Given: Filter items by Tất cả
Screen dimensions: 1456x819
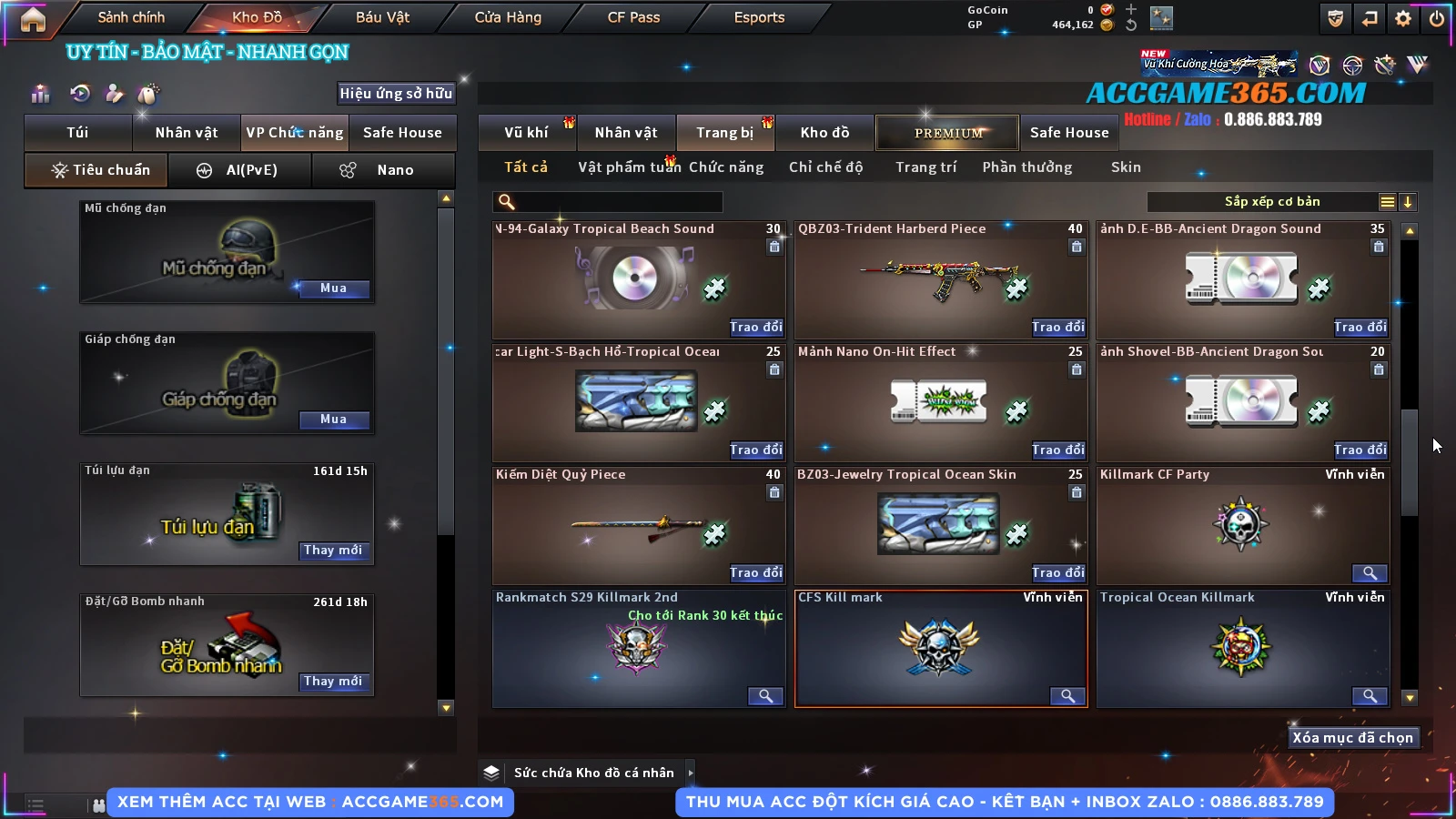Looking at the screenshot, I should click(526, 167).
